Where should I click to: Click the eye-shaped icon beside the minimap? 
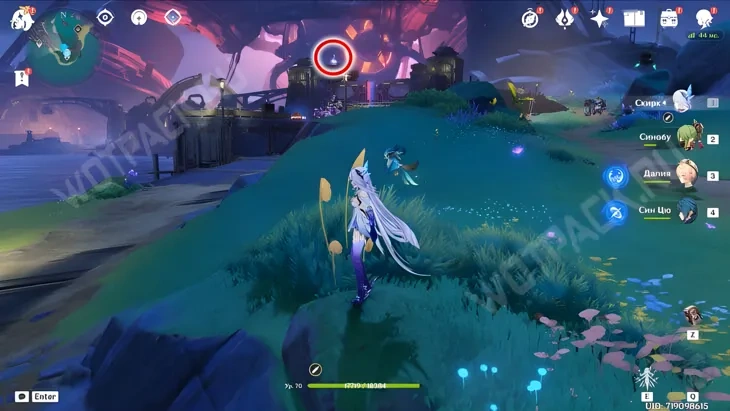tap(105, 17)
